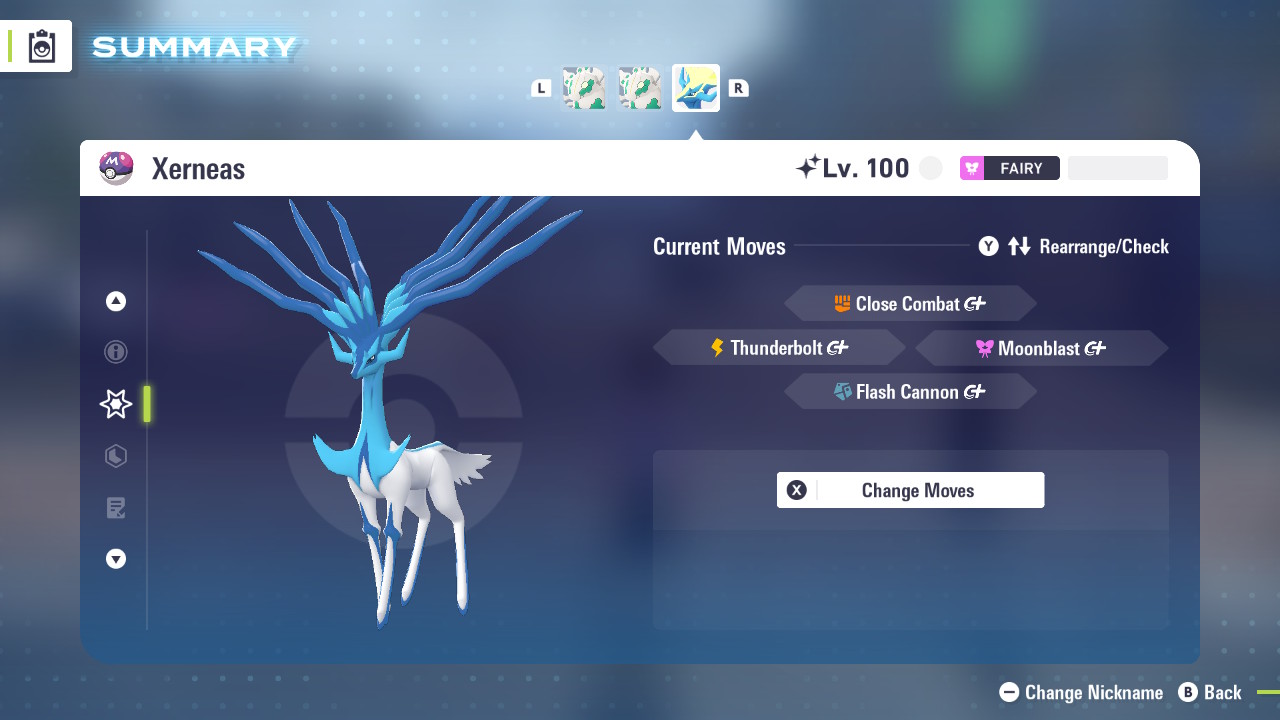Viewport: 1280px width, 720px height.
Task: Select the Thunderbolt move
Action: click(779, 348)
